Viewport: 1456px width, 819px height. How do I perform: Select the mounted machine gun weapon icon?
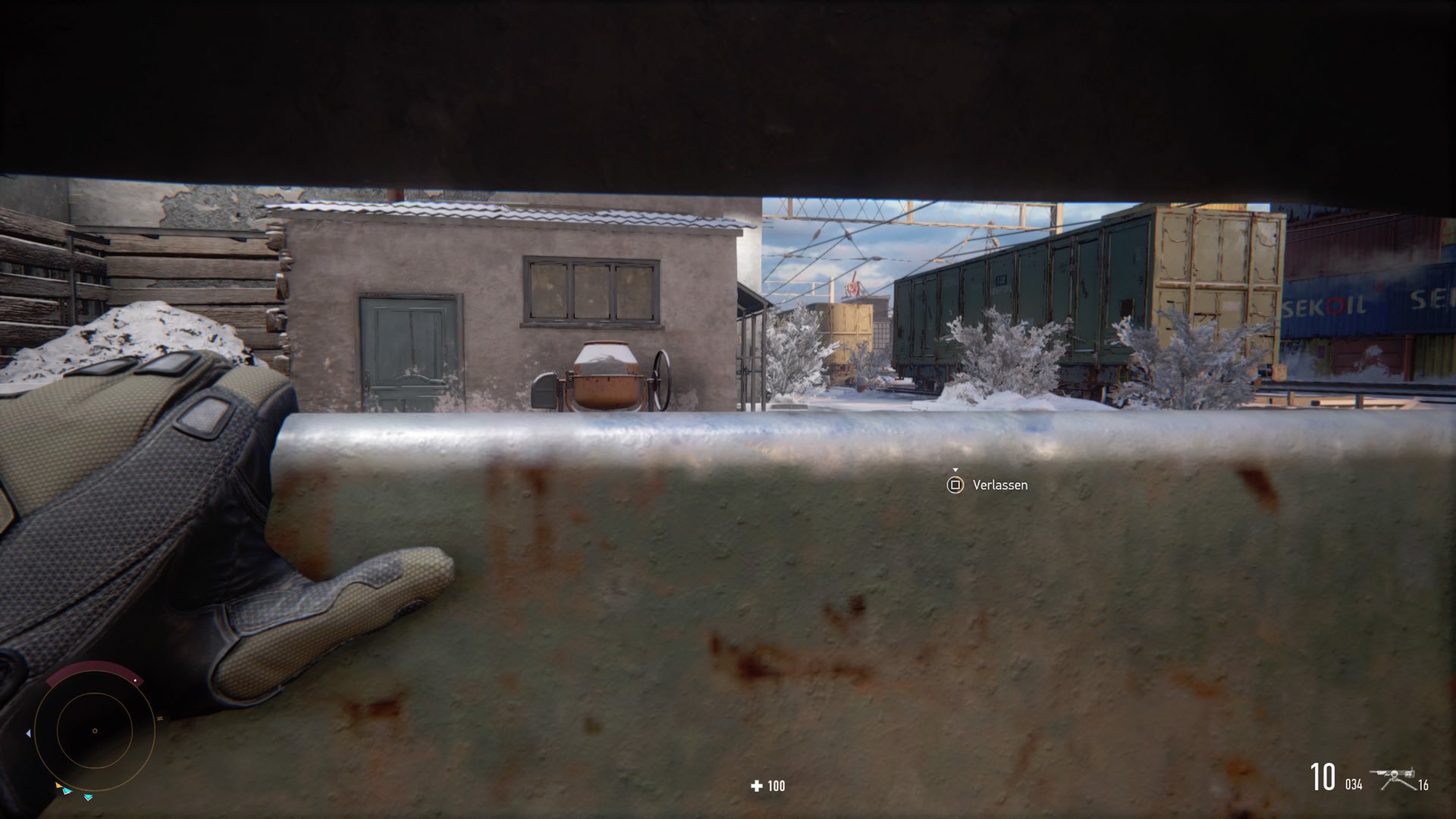[x=1392, y=779]
